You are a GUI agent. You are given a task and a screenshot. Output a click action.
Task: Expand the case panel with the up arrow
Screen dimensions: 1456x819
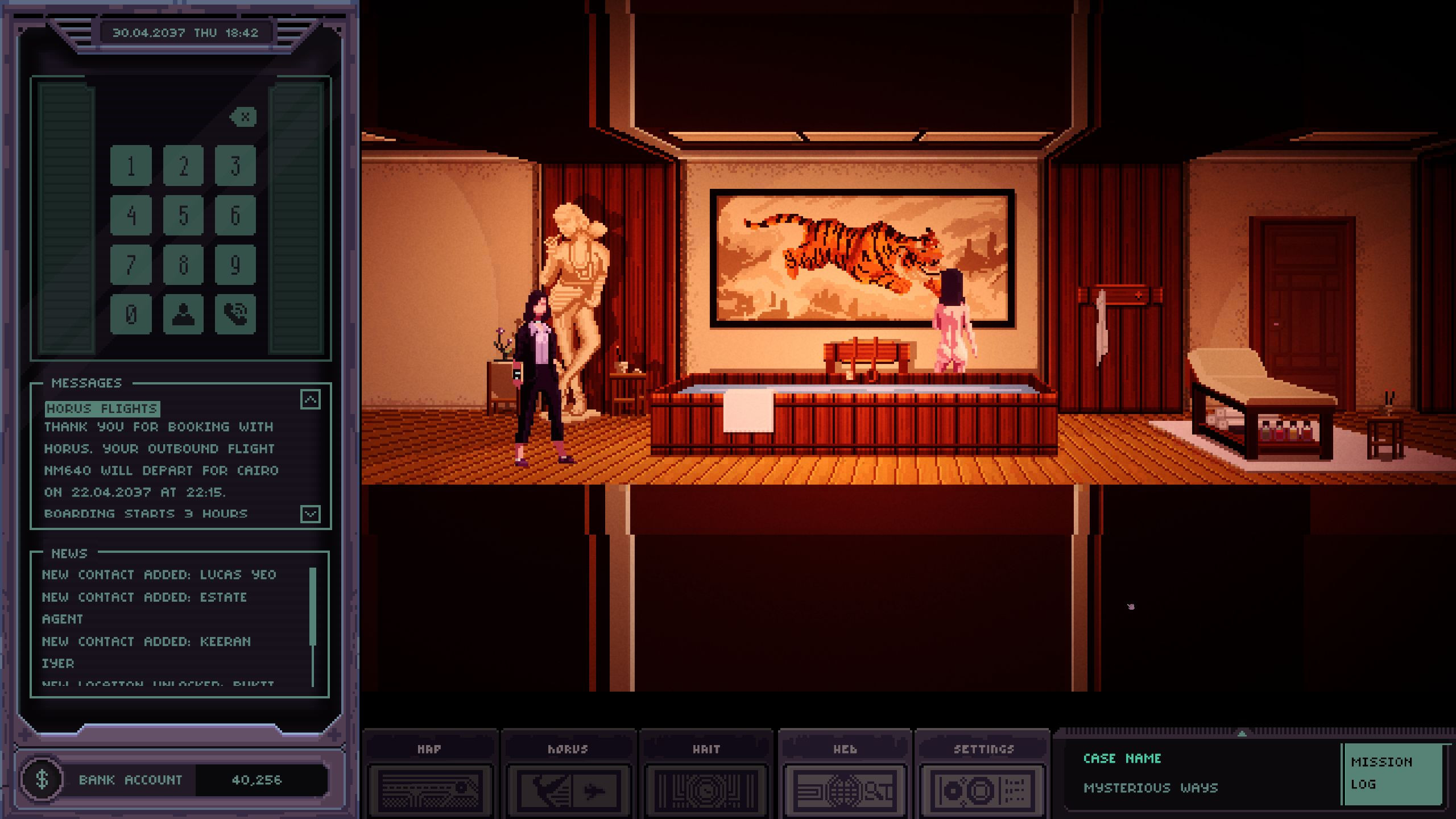pyautogui.click(x=1242, y=734)
